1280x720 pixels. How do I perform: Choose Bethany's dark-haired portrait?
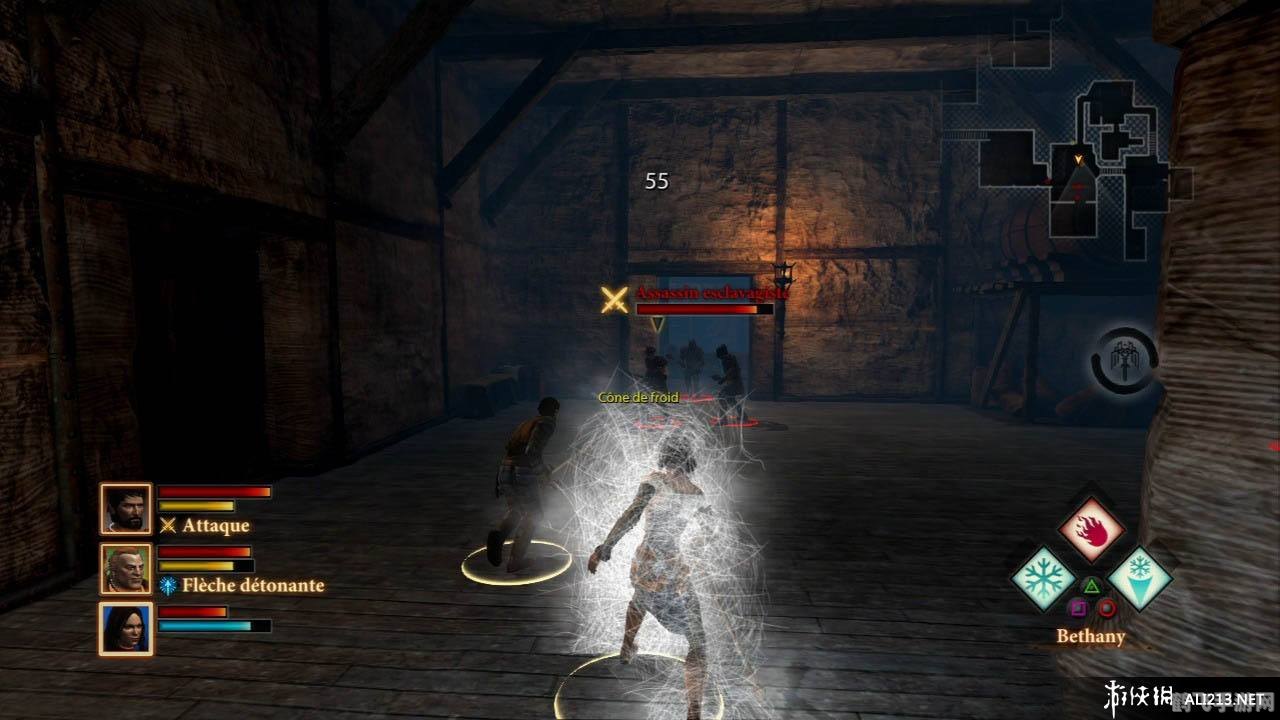pos(126,629)
